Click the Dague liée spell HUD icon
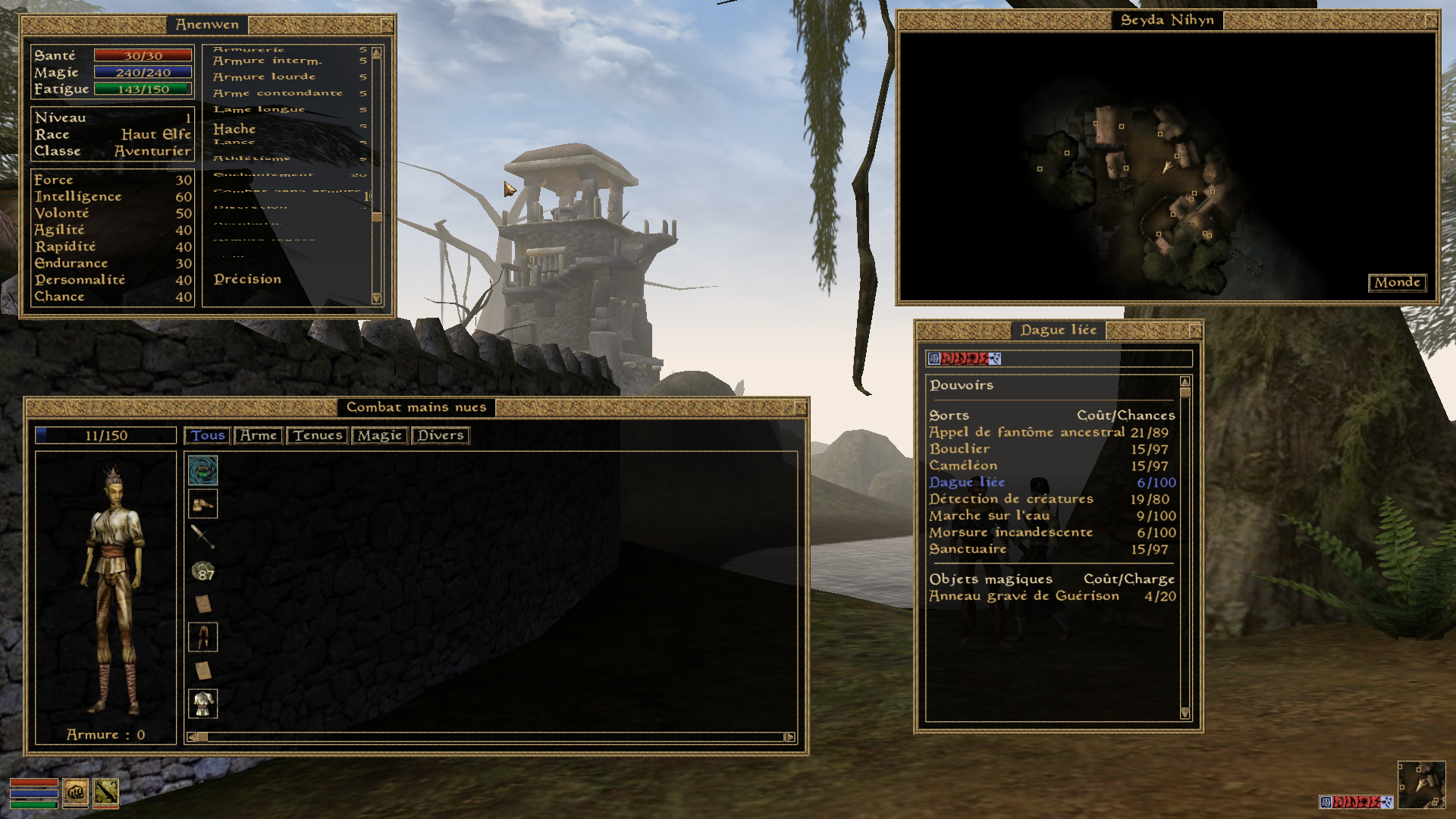The height and width of the screenshot is (819, 1456). pos(105,792)
